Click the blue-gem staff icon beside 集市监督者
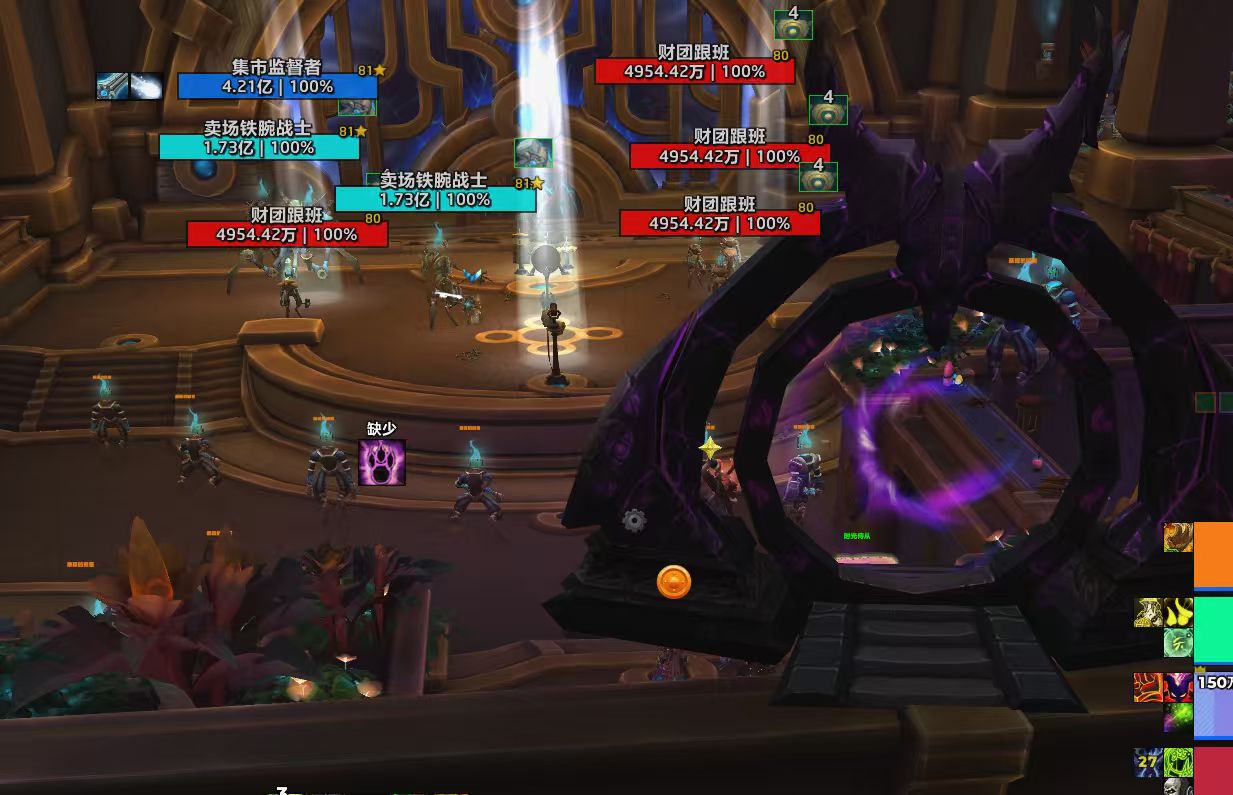This screenshot has height=795, width=1233. [112, 86]
